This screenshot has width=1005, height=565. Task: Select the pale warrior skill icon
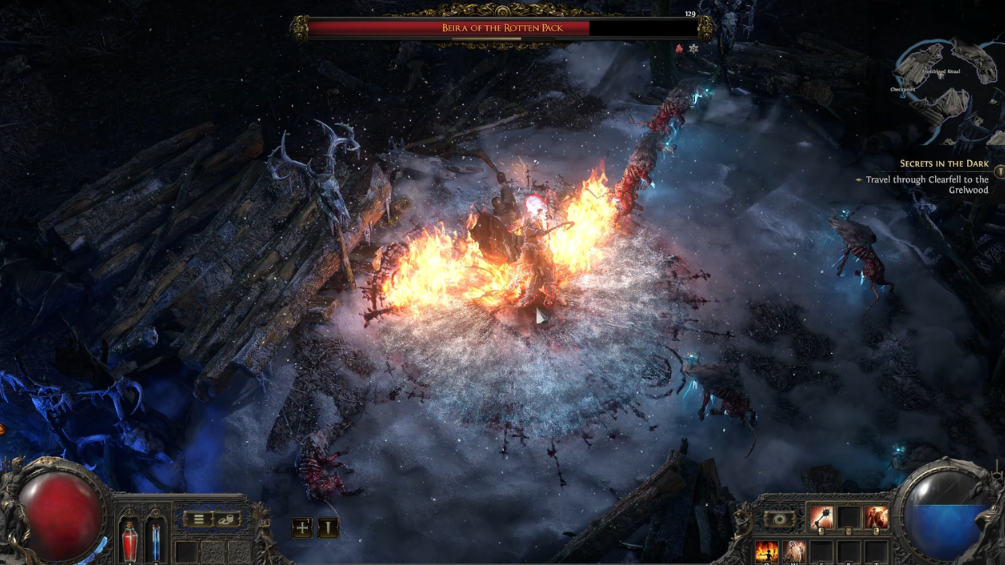[795, 550]
